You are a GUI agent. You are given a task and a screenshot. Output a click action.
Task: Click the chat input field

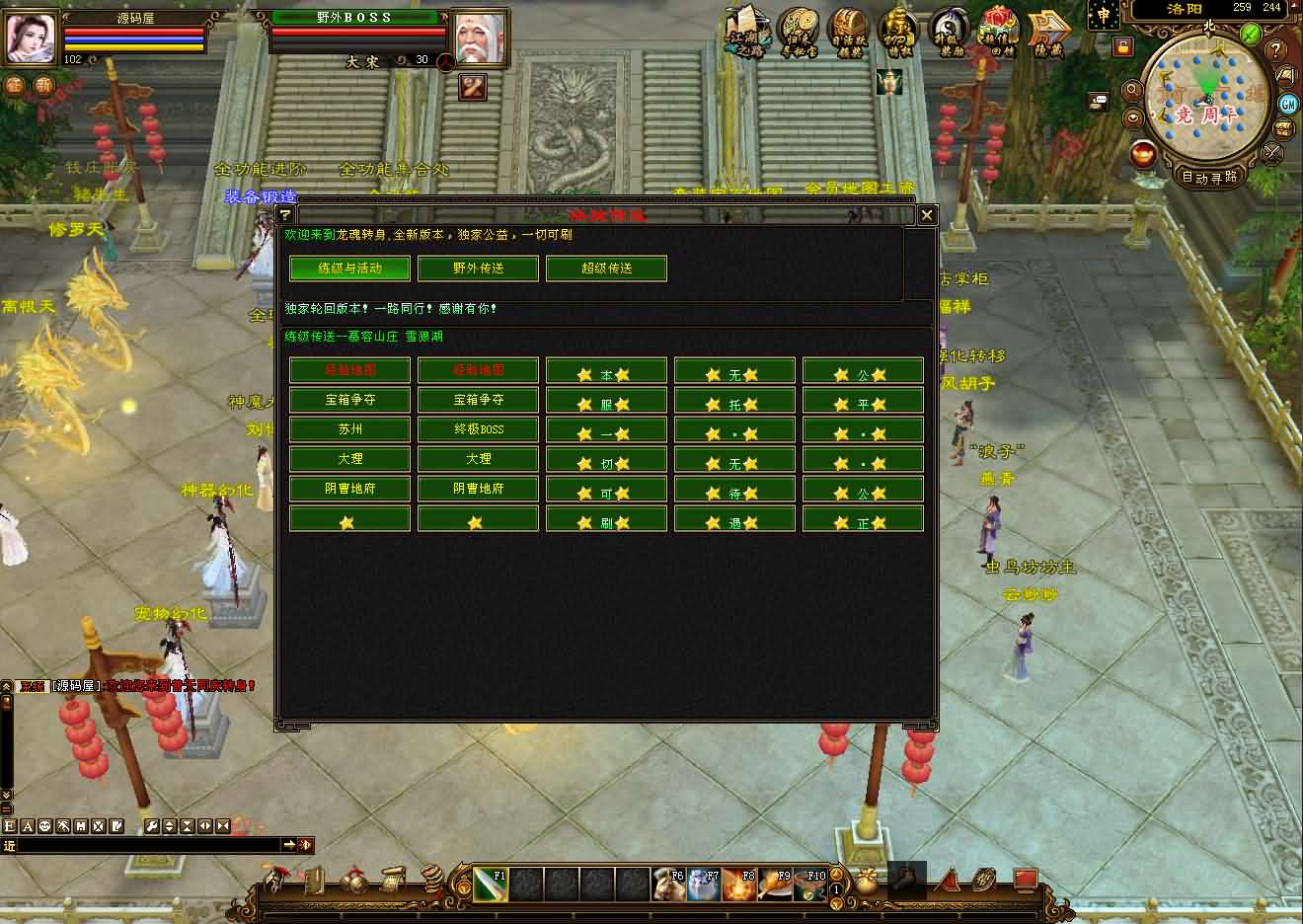(143, 845)
